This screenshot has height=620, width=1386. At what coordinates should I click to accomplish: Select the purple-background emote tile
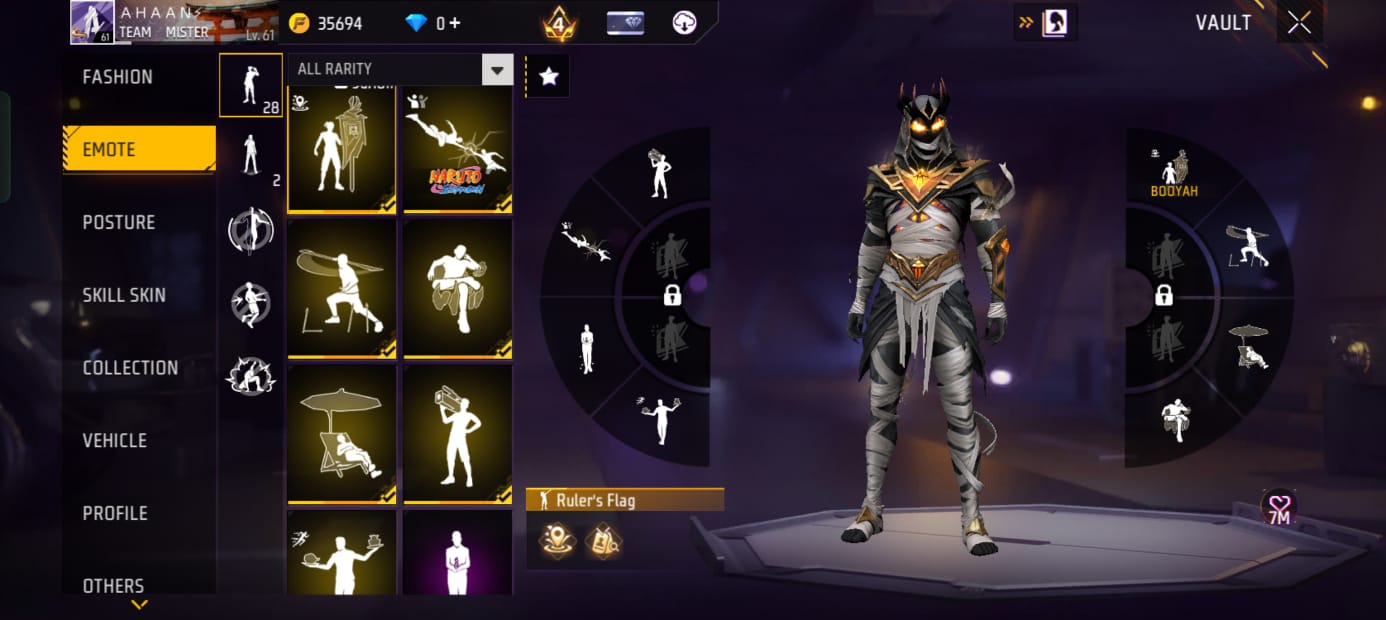(458, 552)
